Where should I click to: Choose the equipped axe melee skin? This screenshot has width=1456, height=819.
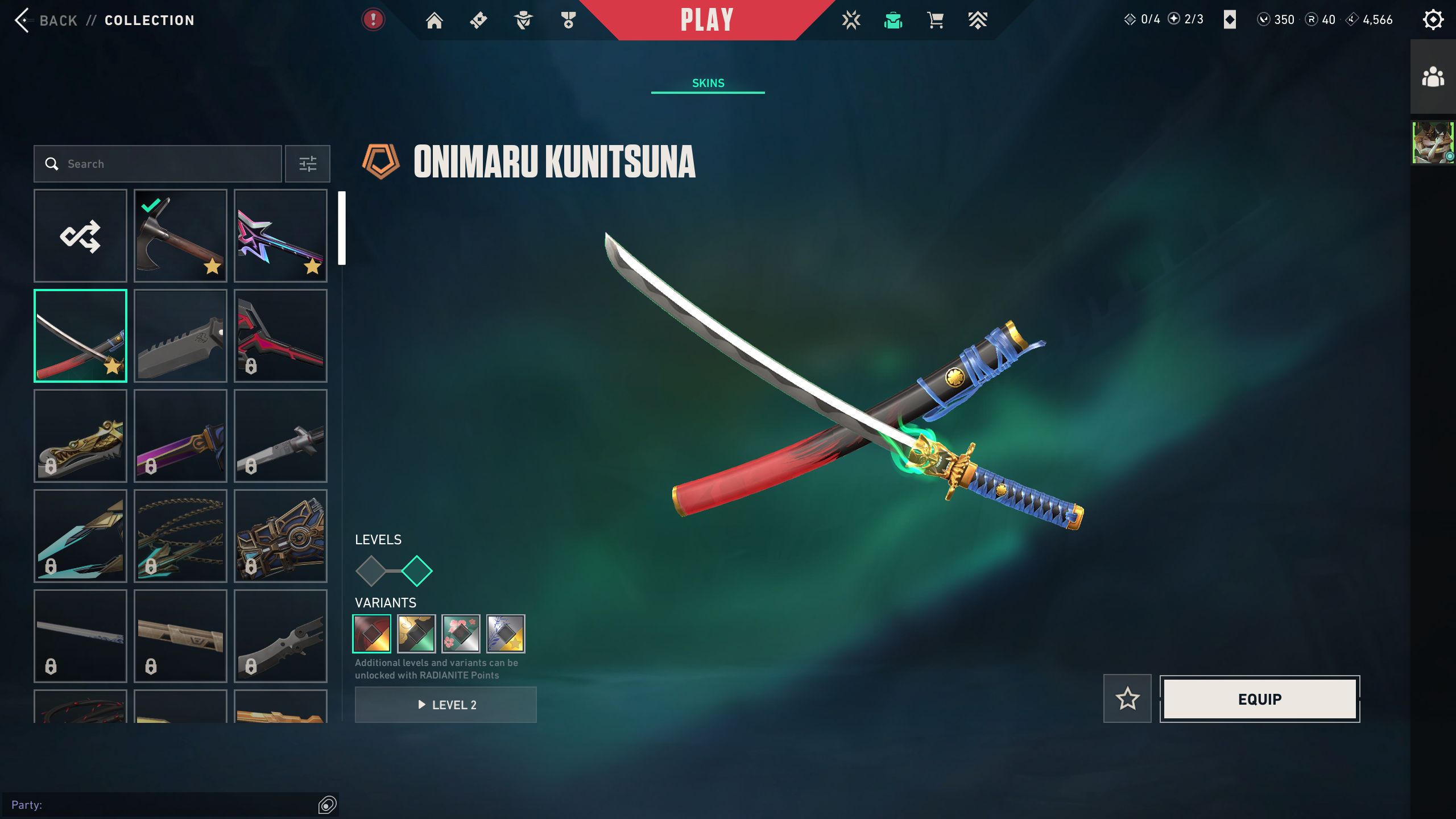click(x=180, y=235)
